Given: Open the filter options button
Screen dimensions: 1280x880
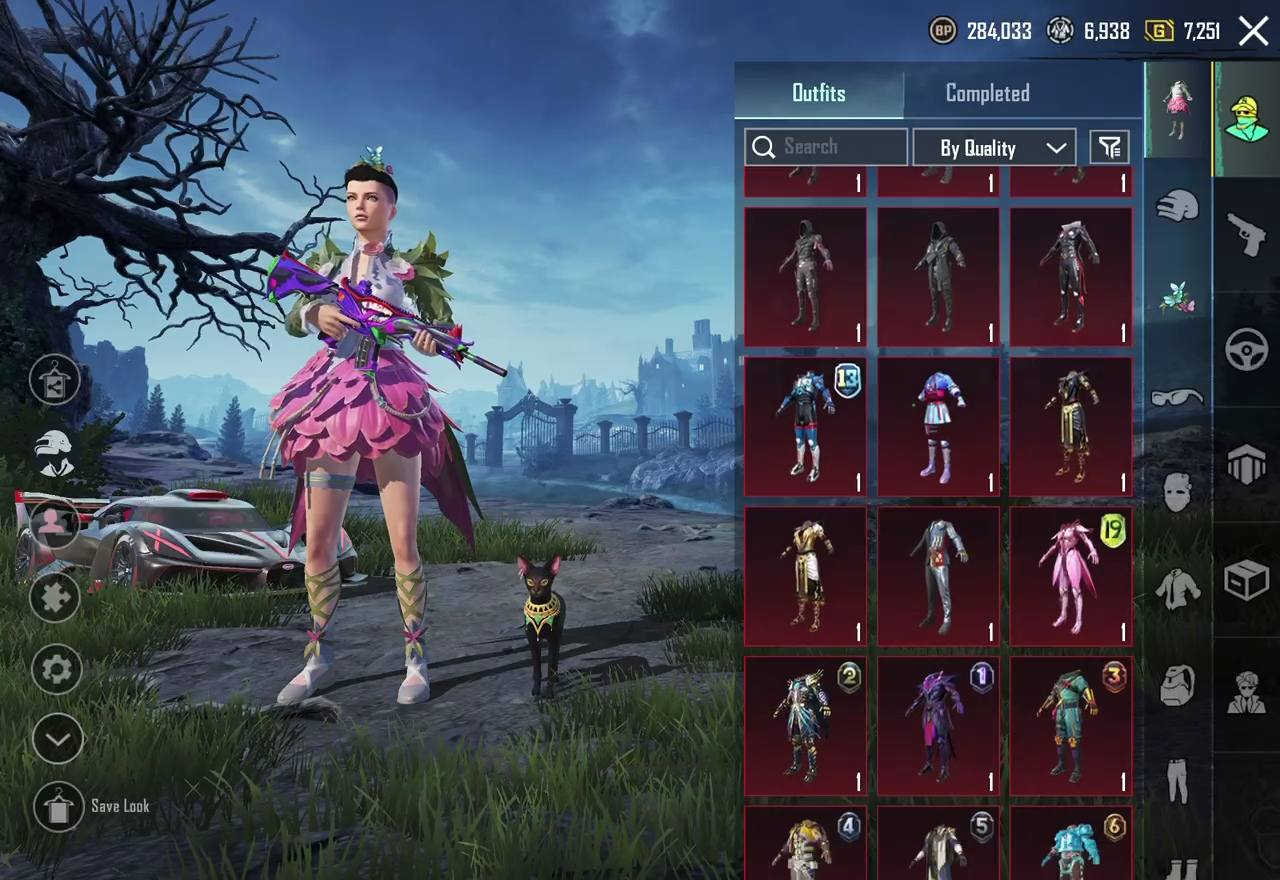Looking at the screenshot, I should coord(1109,148).
